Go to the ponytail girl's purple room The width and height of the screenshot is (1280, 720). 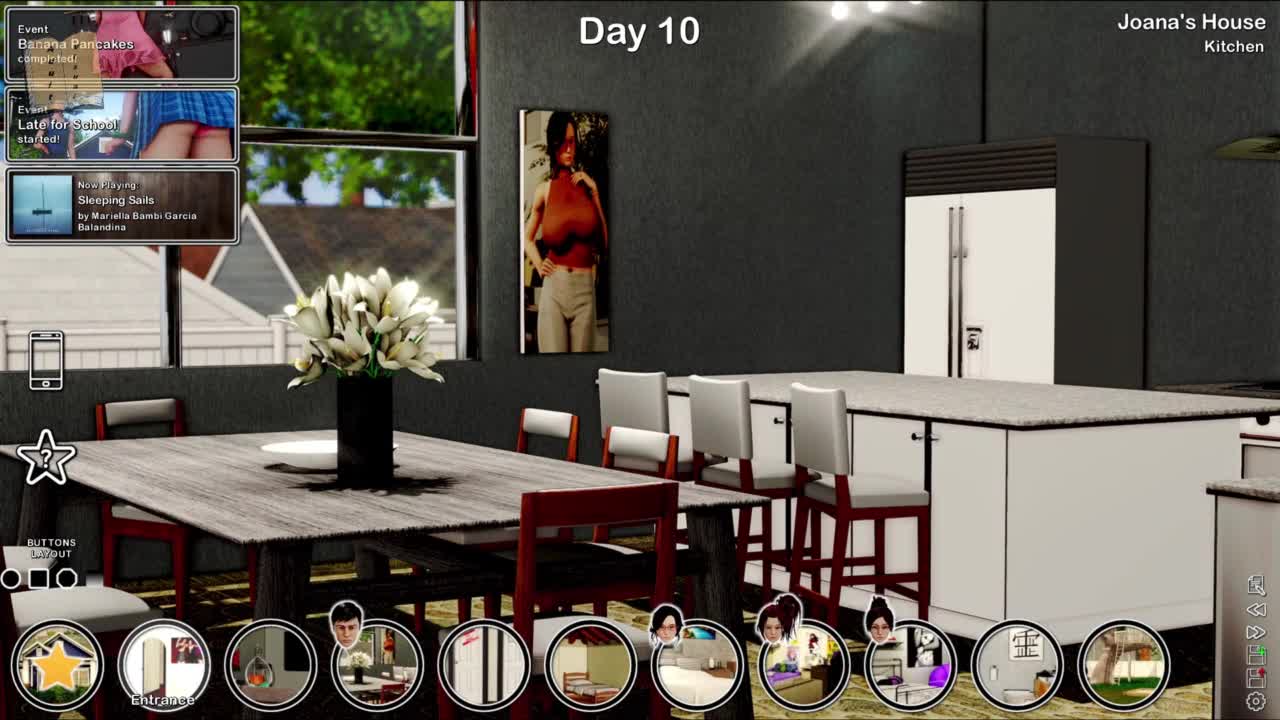coord(803,665)
